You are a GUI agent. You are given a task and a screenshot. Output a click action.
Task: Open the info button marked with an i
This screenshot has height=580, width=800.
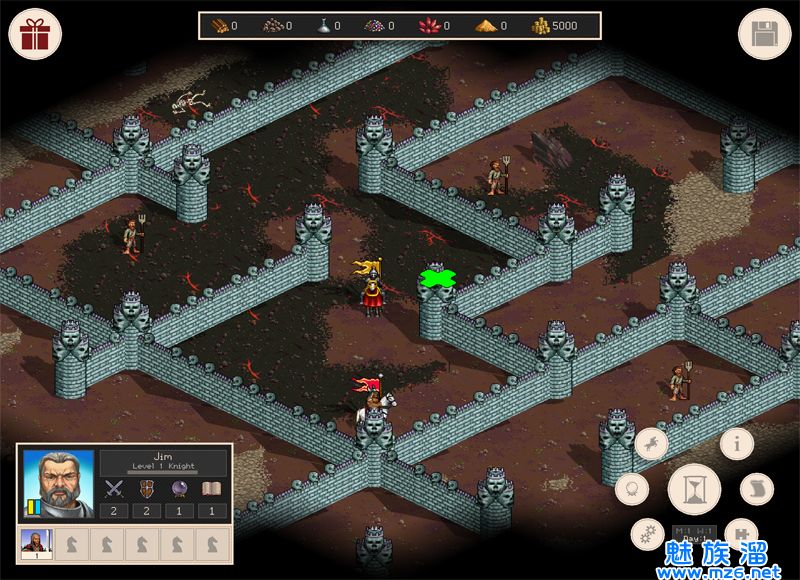pyautogui.click(x=737, y=444)
